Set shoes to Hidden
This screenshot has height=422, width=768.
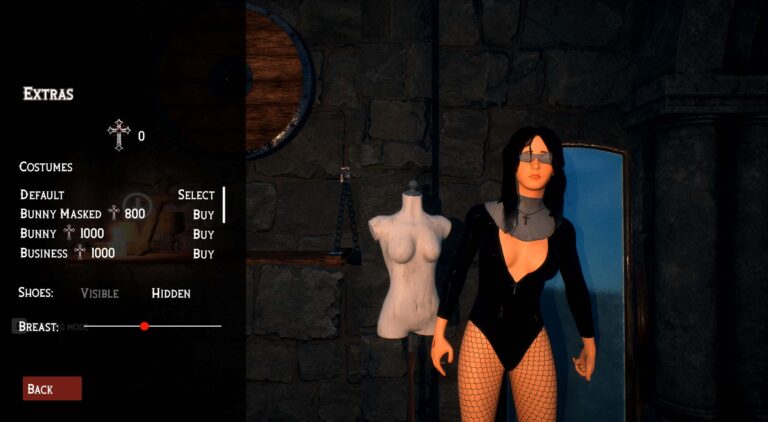[x=171, y=293]
